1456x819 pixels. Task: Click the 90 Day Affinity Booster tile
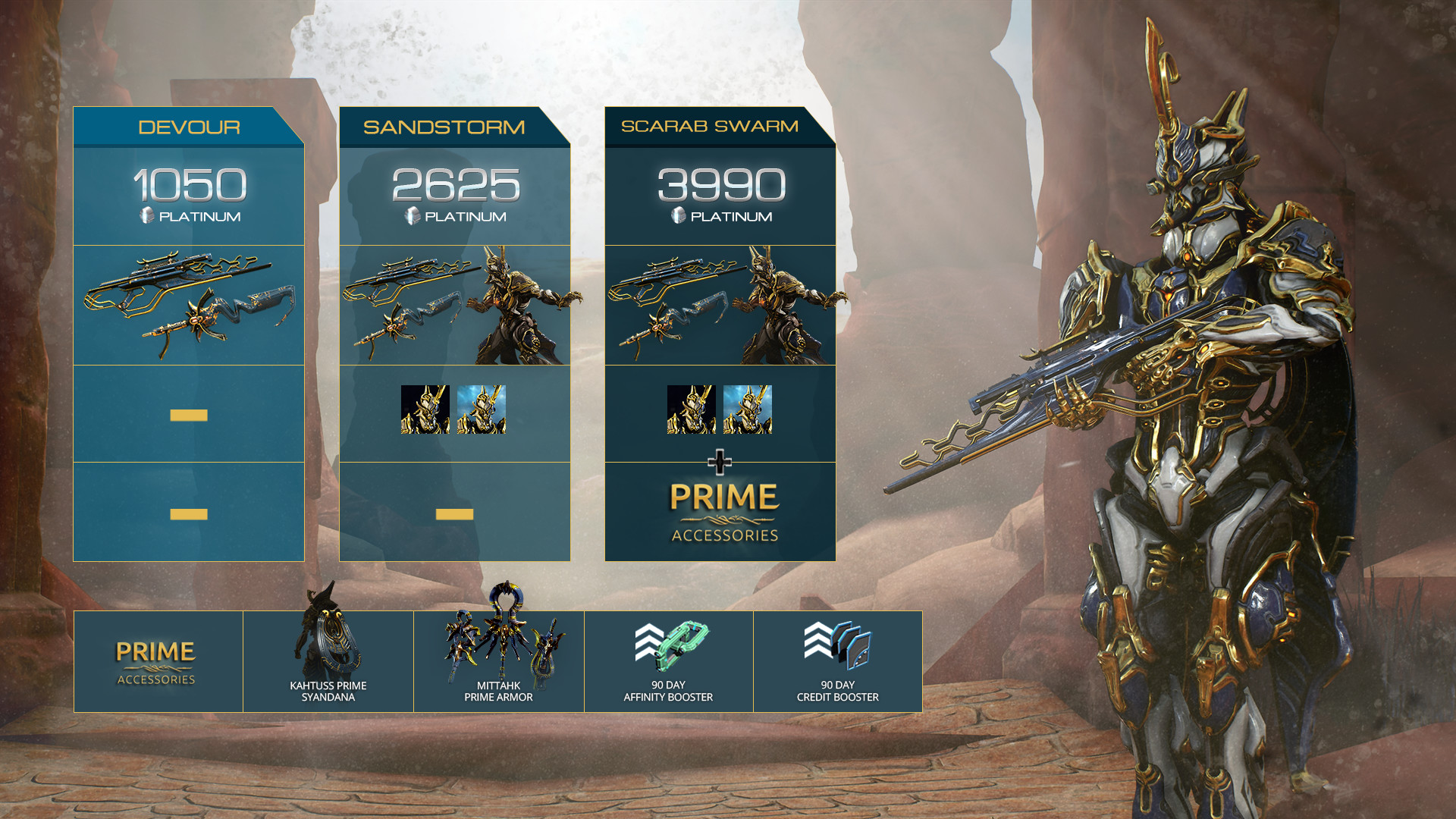[x=668, y=661]
